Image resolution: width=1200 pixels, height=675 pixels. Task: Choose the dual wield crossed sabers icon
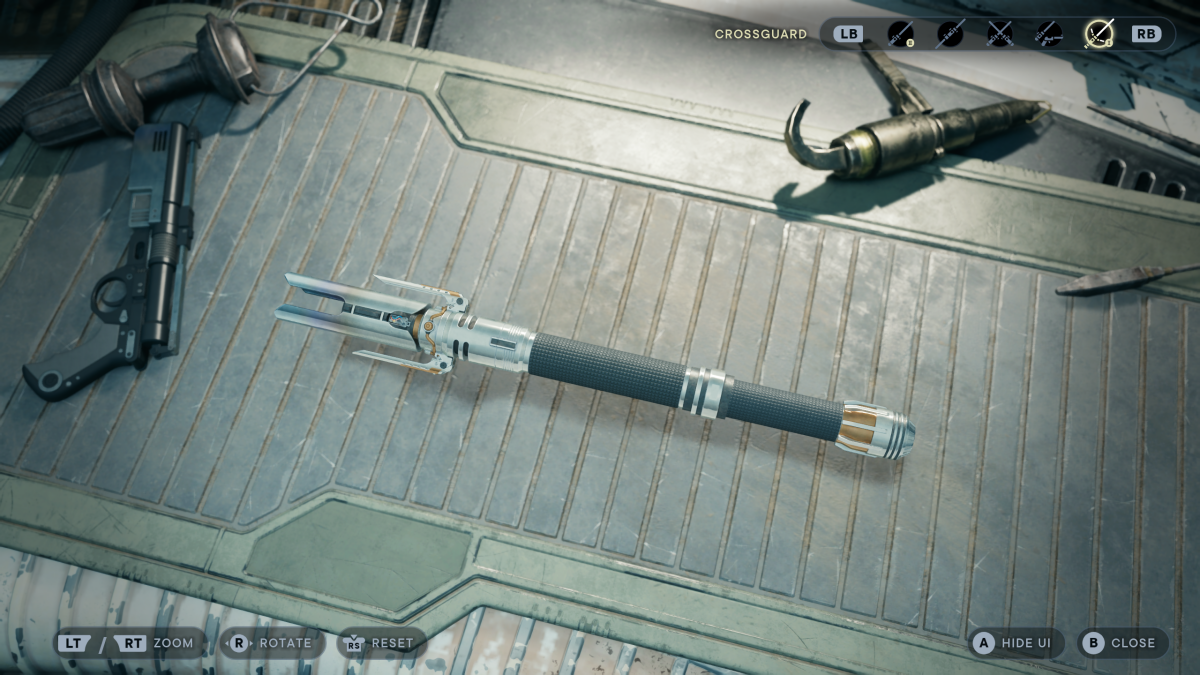[999, 34]
